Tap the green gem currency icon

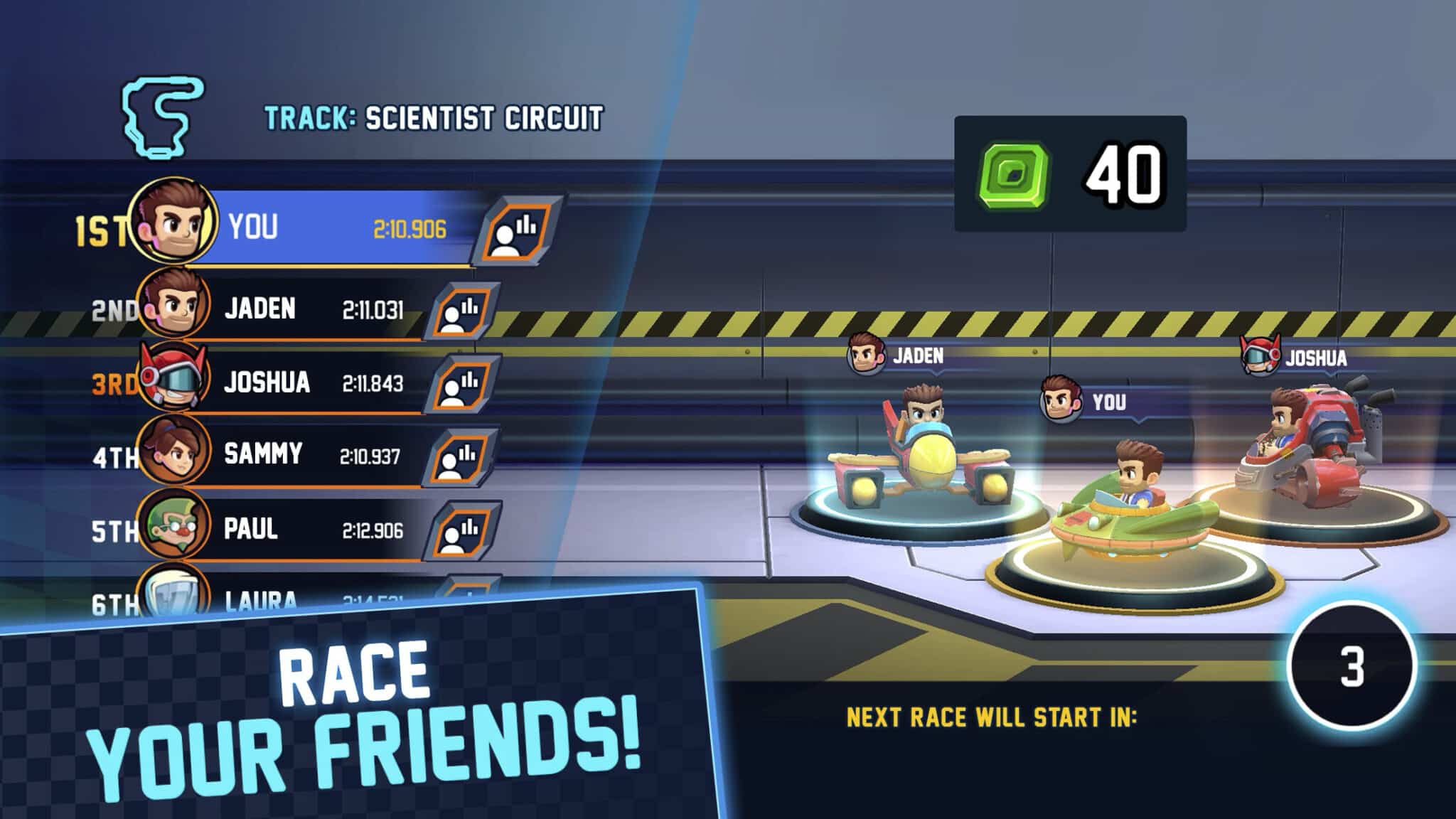click(1015, 175)
